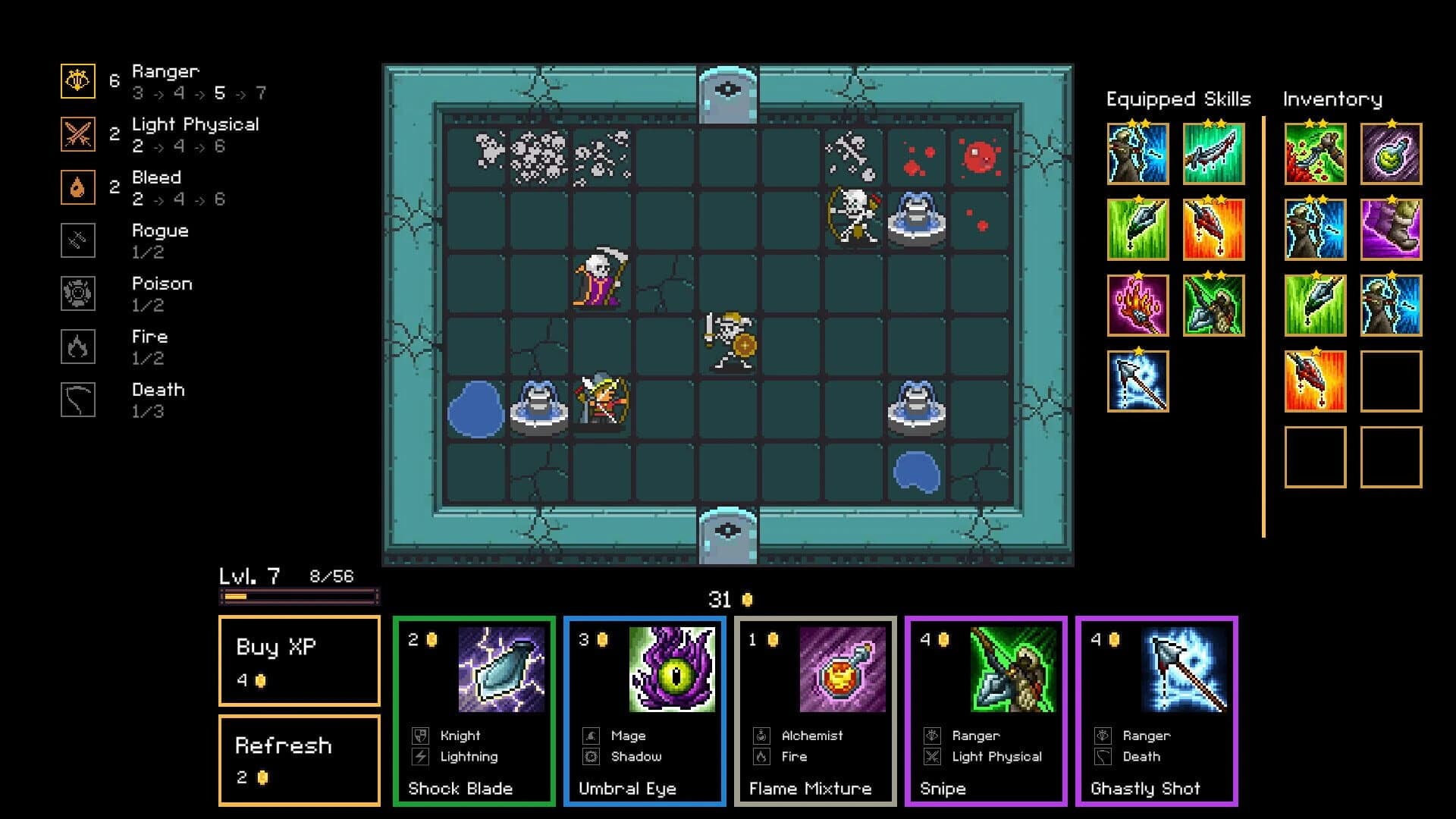Select the yellow potion in Inventory
1456x819 pixels.
[1391, 154]
